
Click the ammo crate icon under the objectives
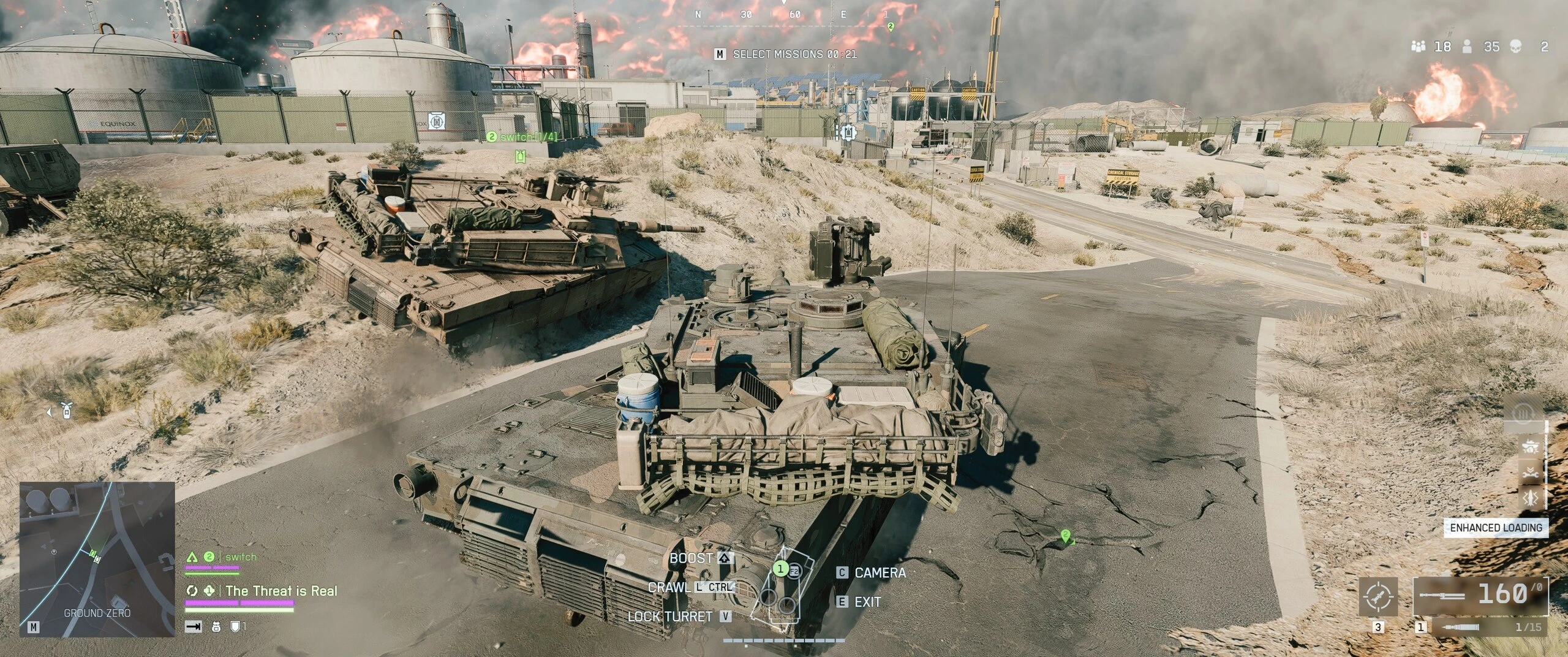[216, 628]
